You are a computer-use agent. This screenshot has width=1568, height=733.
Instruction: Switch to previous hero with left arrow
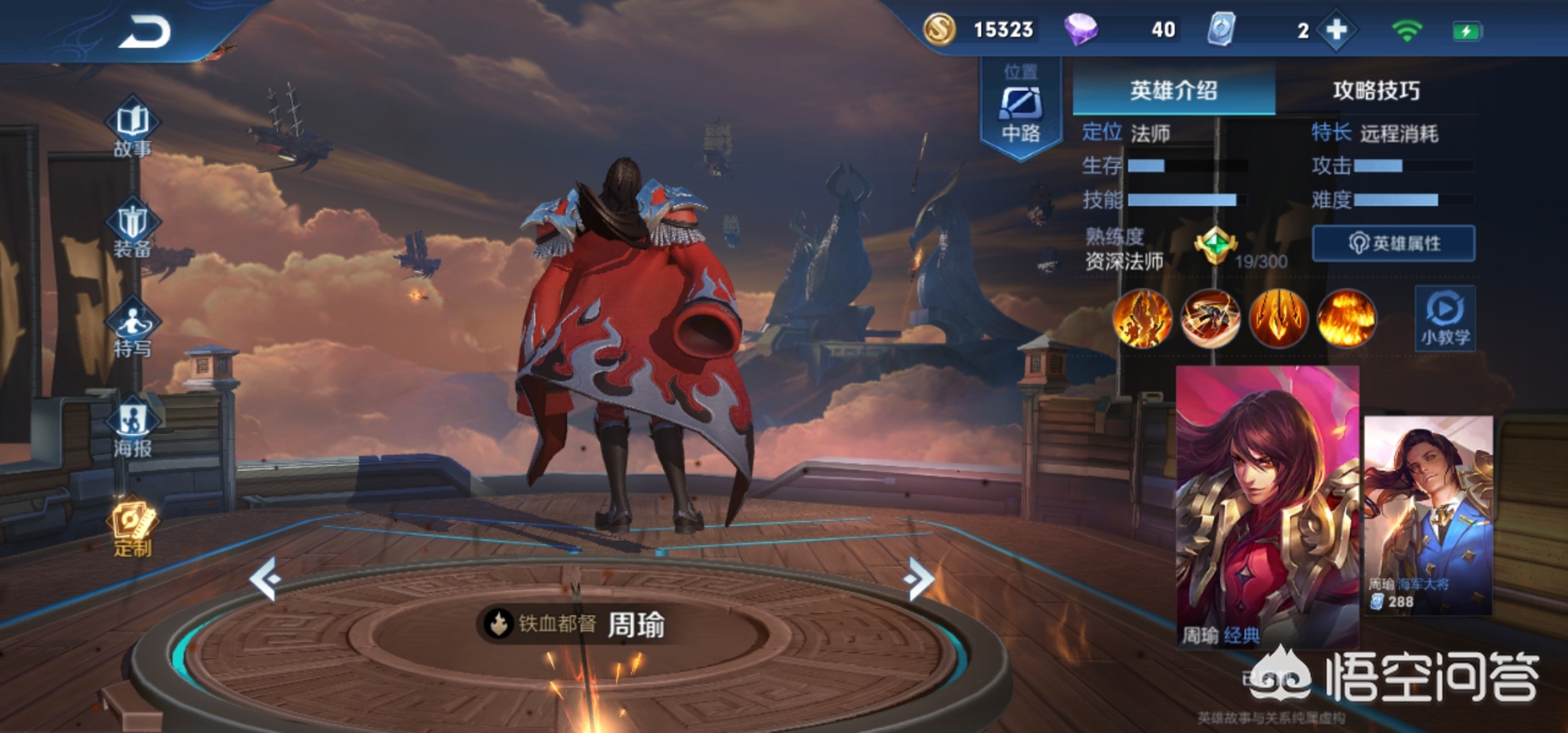click(265, 579)
